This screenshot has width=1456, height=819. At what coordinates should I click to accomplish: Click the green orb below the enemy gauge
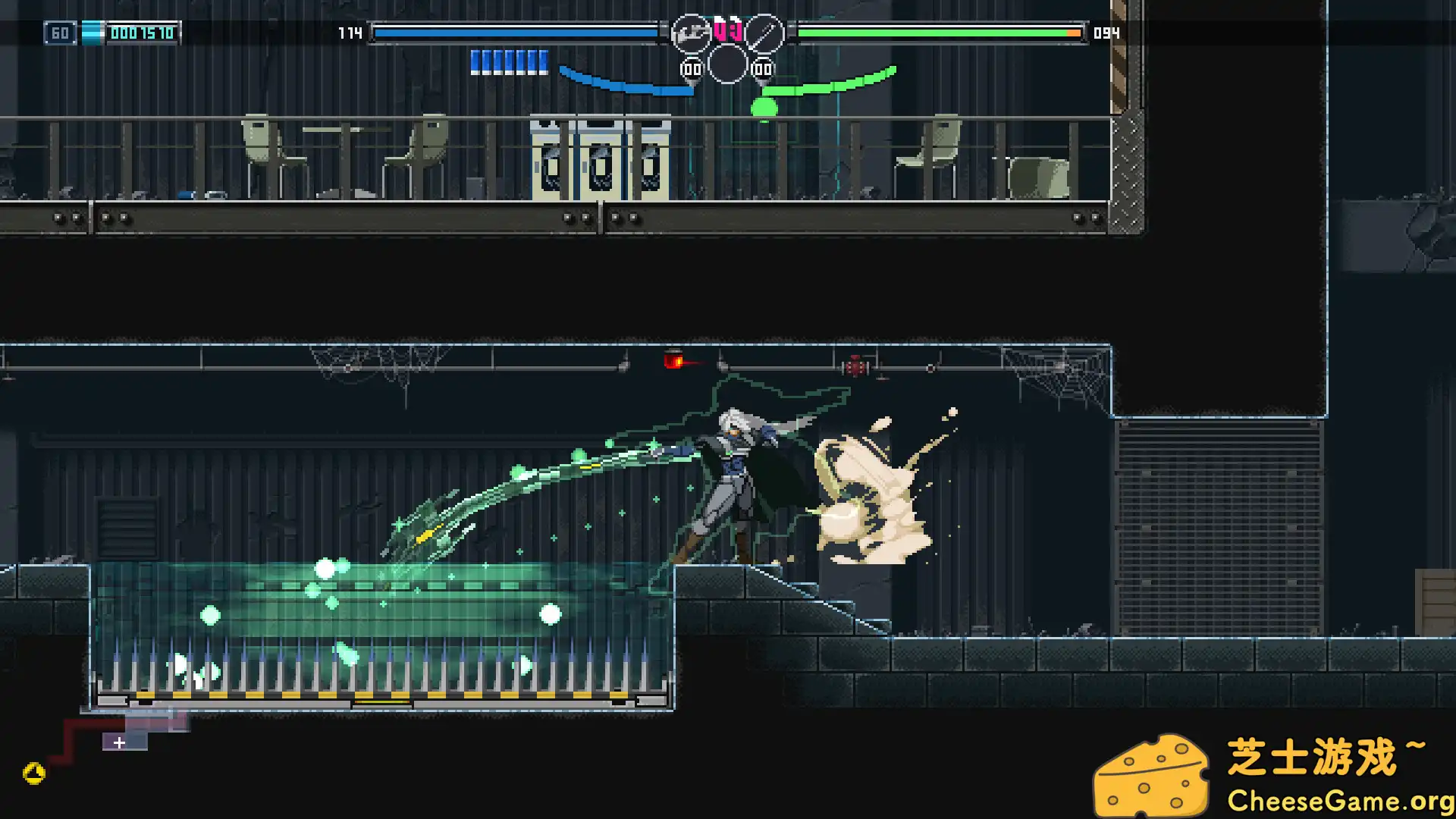[764, 108]
